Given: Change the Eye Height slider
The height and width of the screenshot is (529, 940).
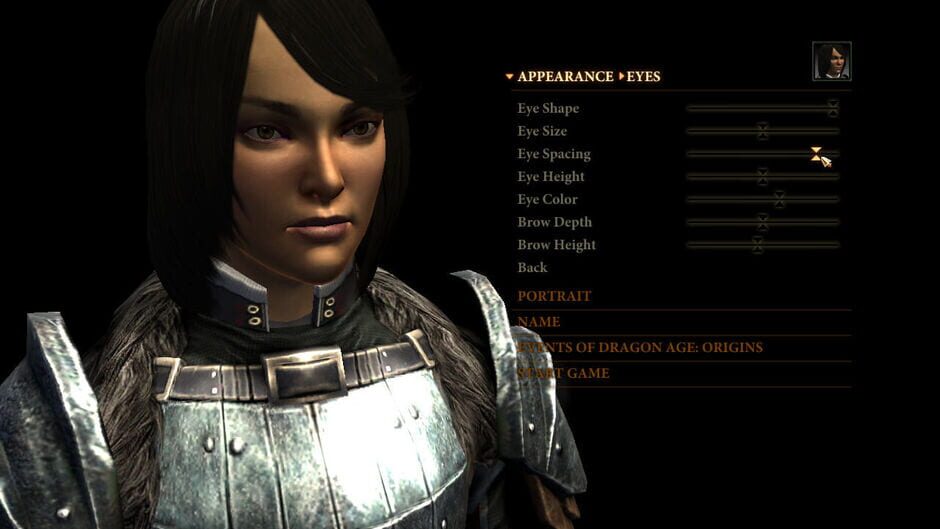Looking at the screenshot, I should (762, 177).
